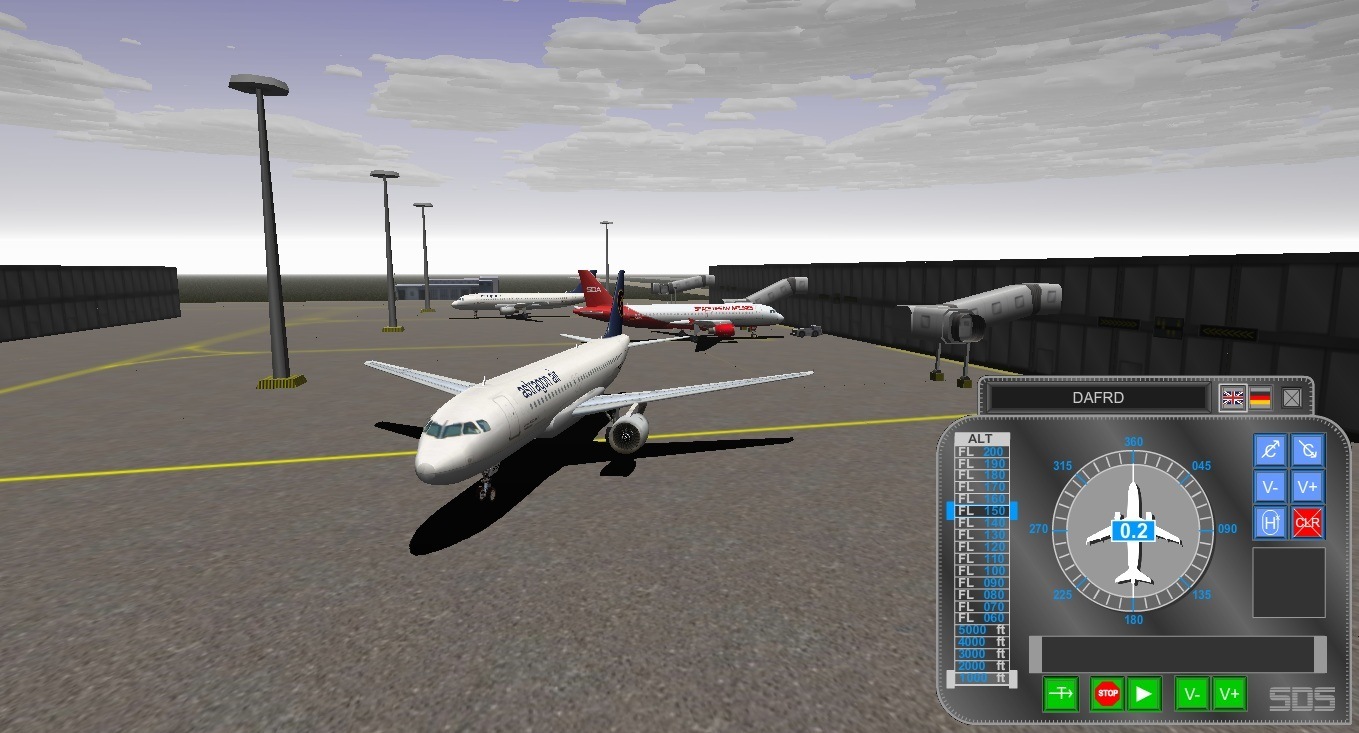Switch interface language to German flag
Screen dimensions: 1359x733
(1261, 396)
